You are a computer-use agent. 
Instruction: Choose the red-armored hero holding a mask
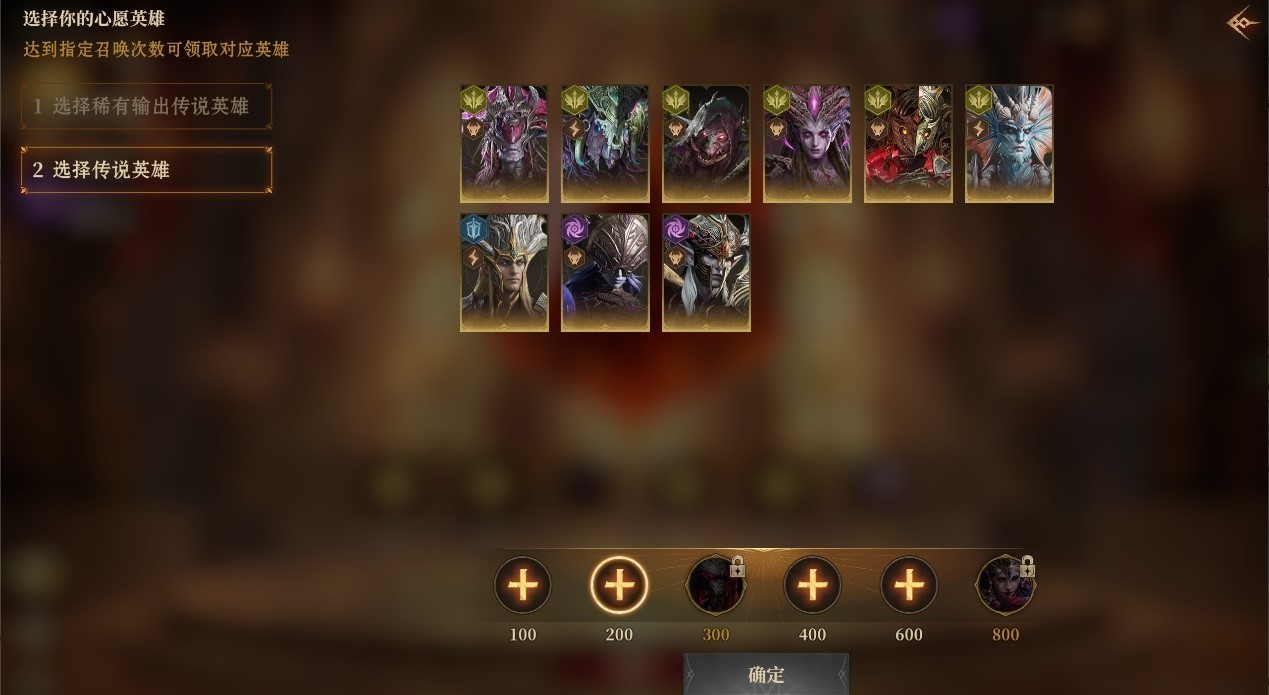908,144
